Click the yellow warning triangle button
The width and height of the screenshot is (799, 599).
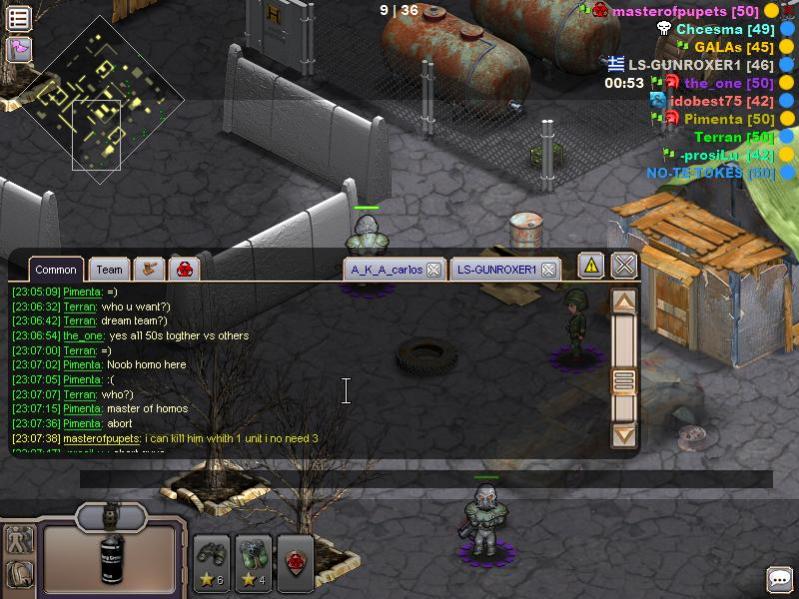tap(591, 265)
